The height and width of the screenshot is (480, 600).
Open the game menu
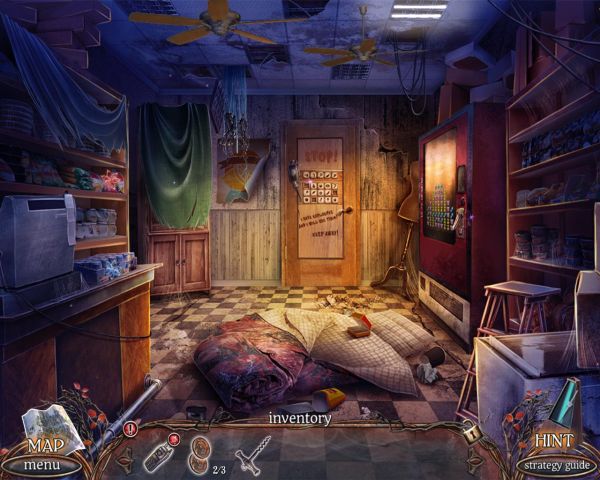click(x=42, y=464)
